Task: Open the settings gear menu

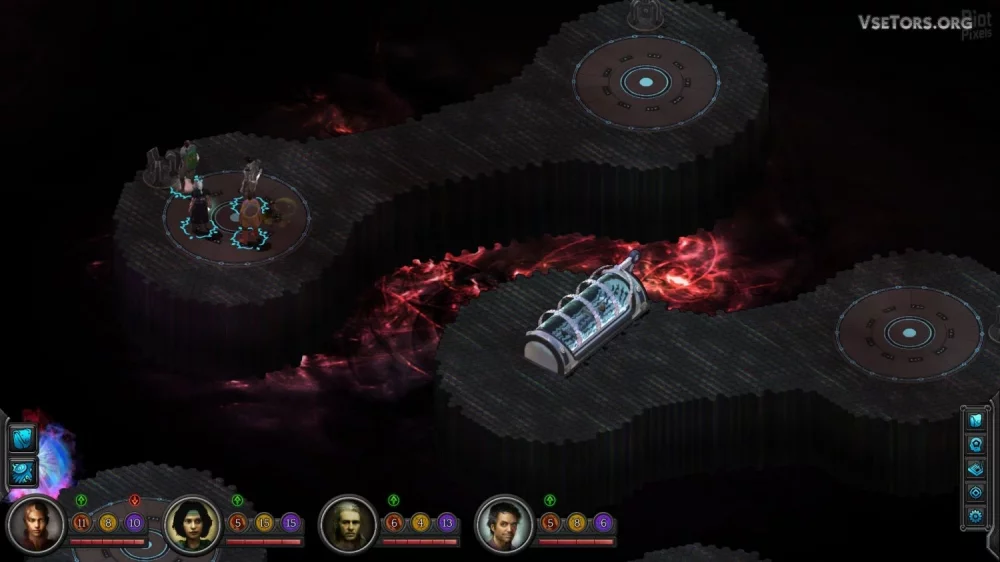Action: tap(976, 516)
